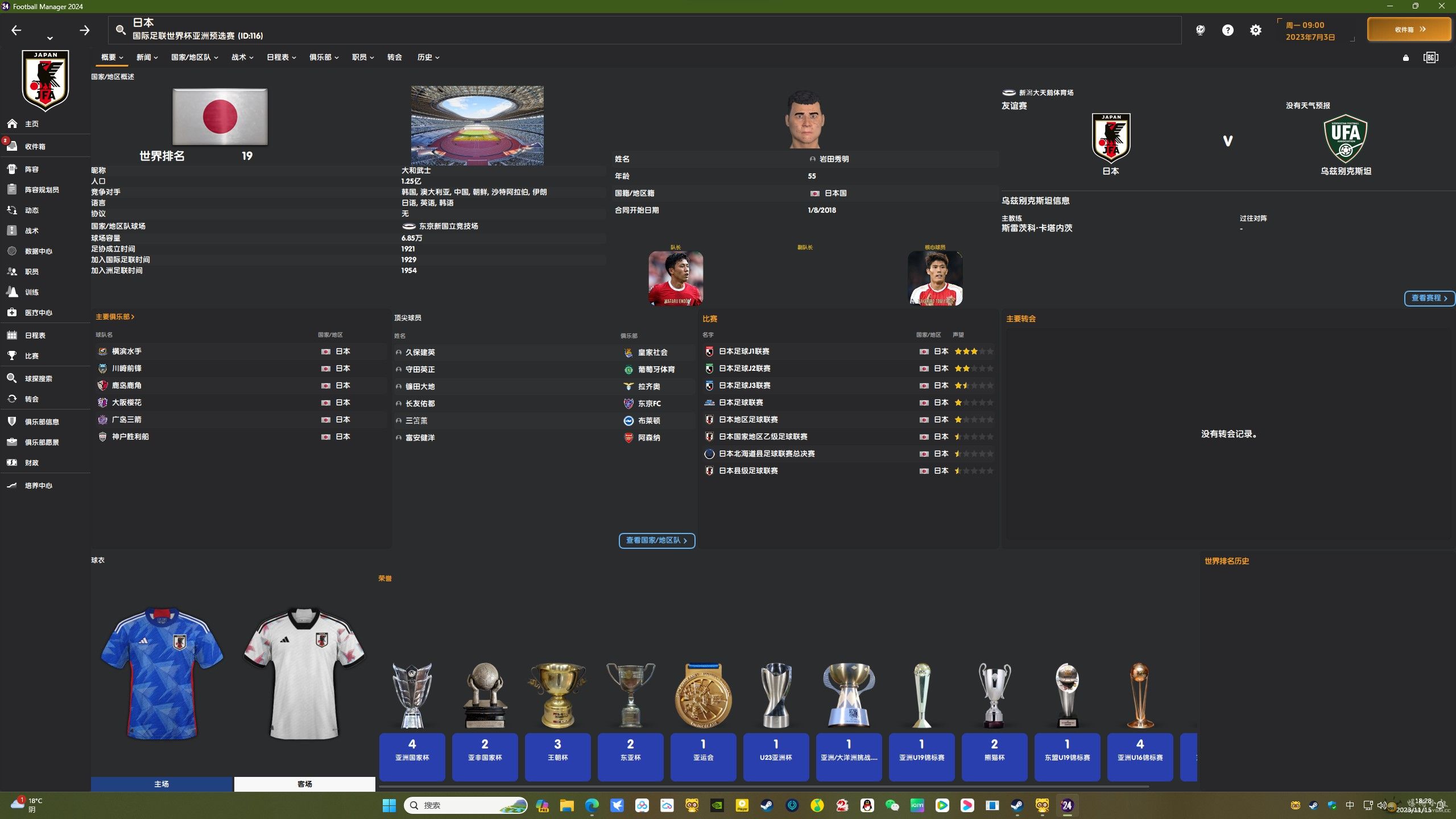
Task: Go to 财政 in the sidebar
Action: pyautogui.click(x=32, y=463)
